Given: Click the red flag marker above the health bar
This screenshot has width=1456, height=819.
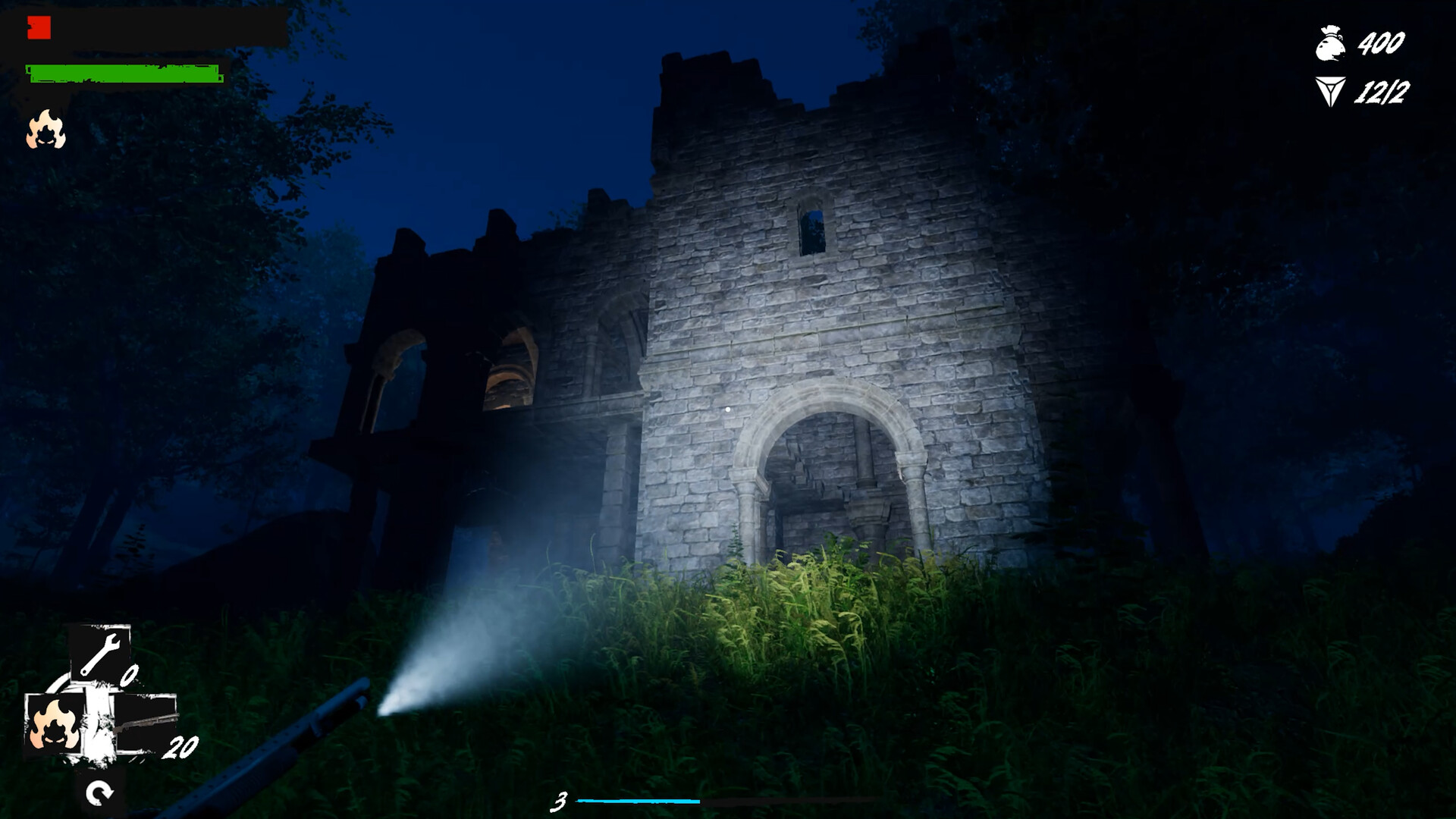Looking at the screenshot, I should click(39, 27).
